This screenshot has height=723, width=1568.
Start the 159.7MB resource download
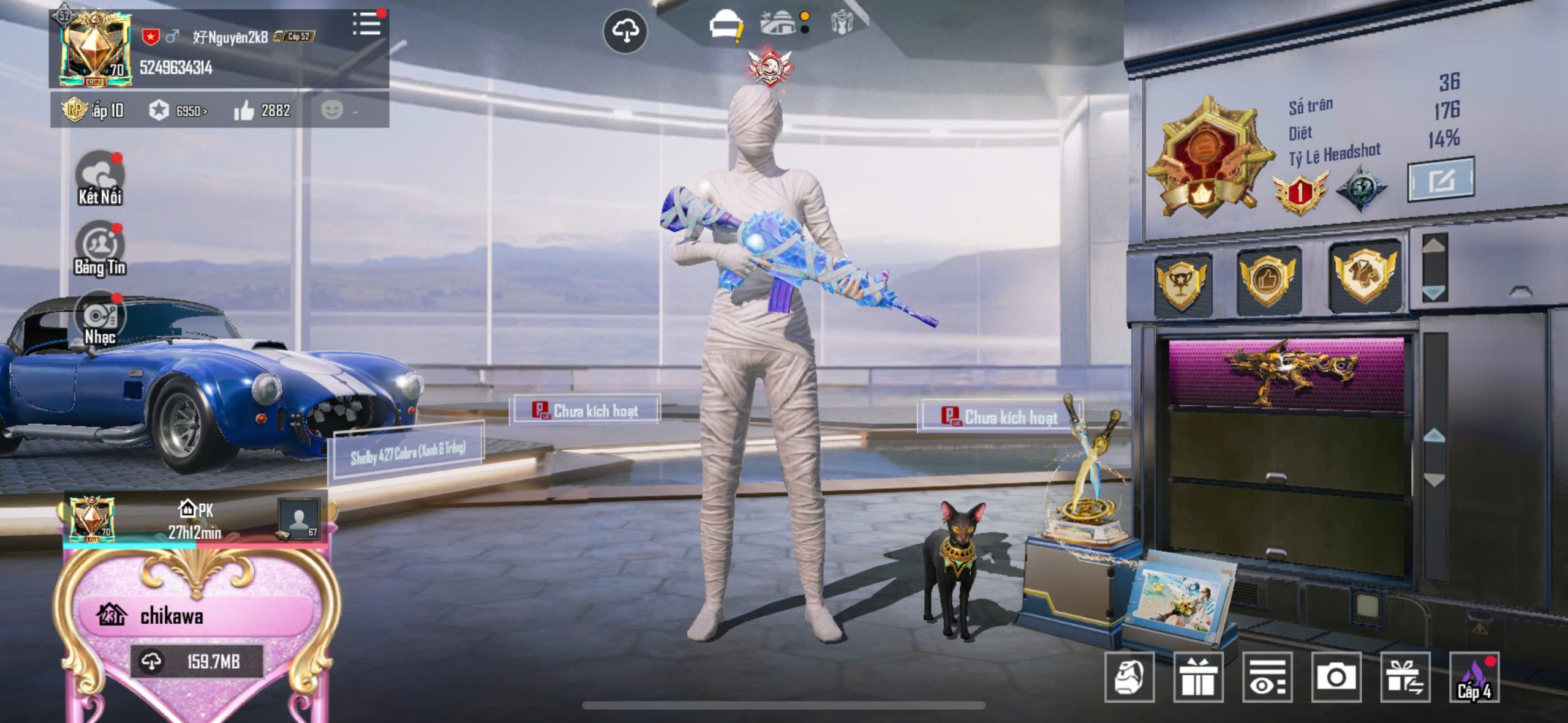(x=196, y=662)
